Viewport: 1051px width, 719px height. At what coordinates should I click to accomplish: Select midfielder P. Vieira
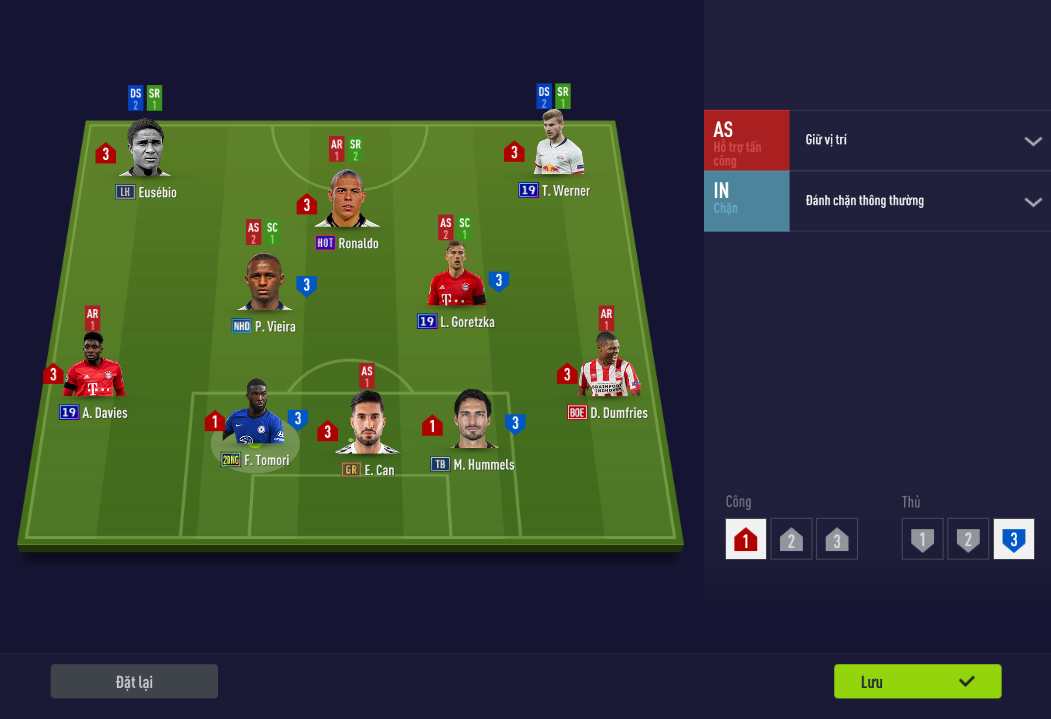(x=264, y=284)
